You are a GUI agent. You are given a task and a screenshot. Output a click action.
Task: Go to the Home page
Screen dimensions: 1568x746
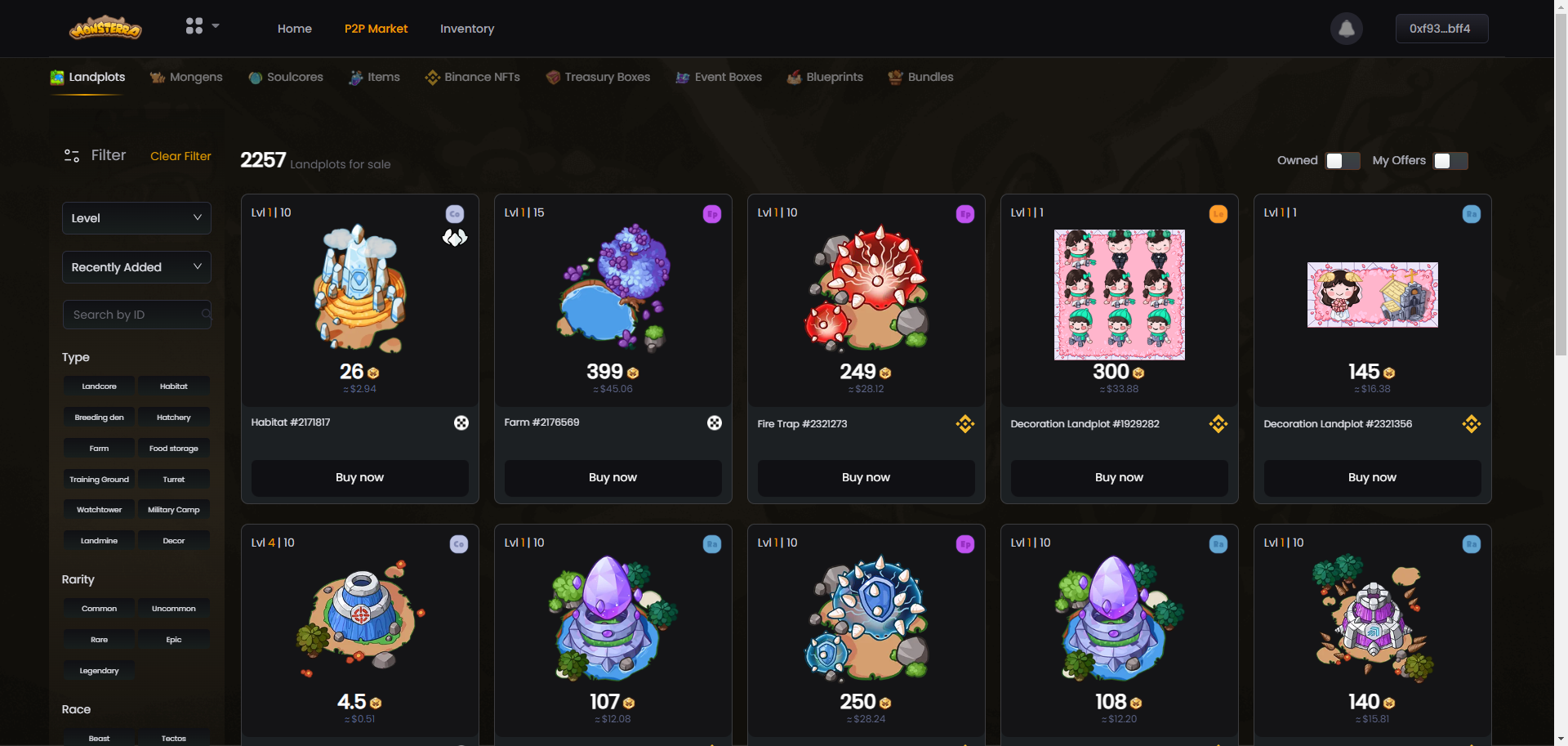click(295, 29)
